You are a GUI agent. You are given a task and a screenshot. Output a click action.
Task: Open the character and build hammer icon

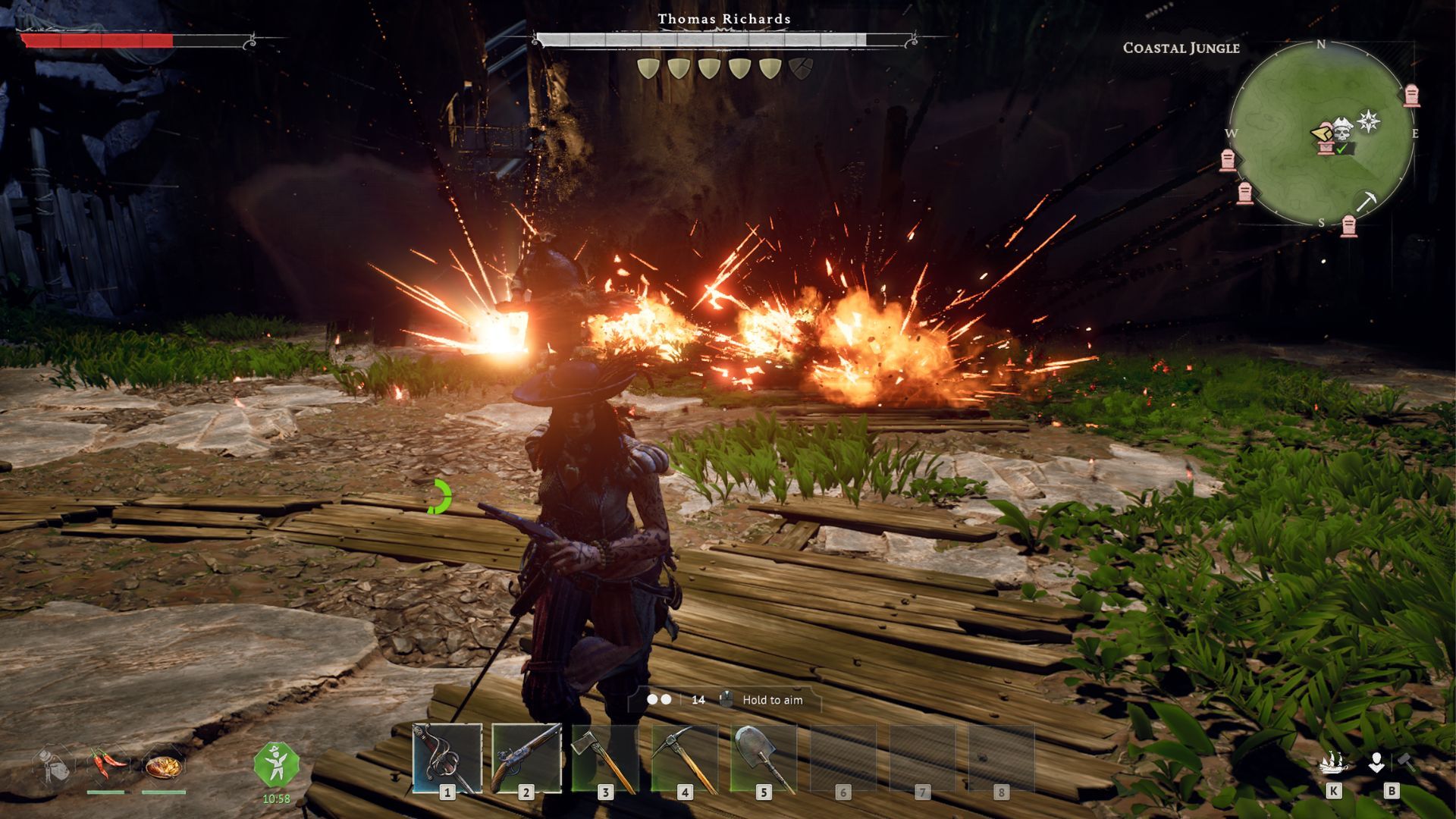[x=1391, y=763]
